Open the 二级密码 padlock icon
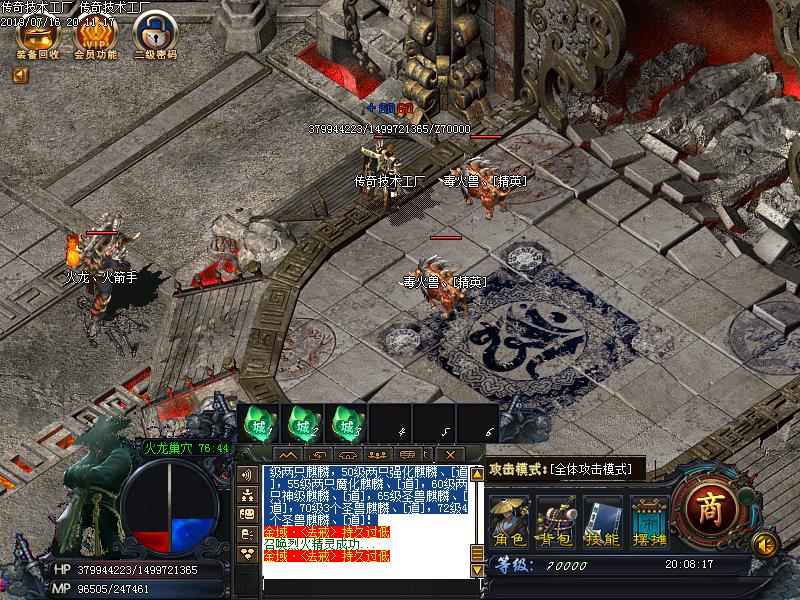 (154, 36)
